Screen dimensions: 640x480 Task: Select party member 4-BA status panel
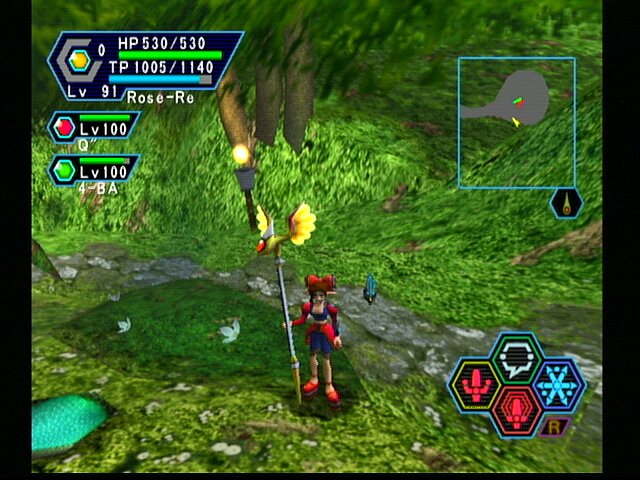[x=95, y=171]
